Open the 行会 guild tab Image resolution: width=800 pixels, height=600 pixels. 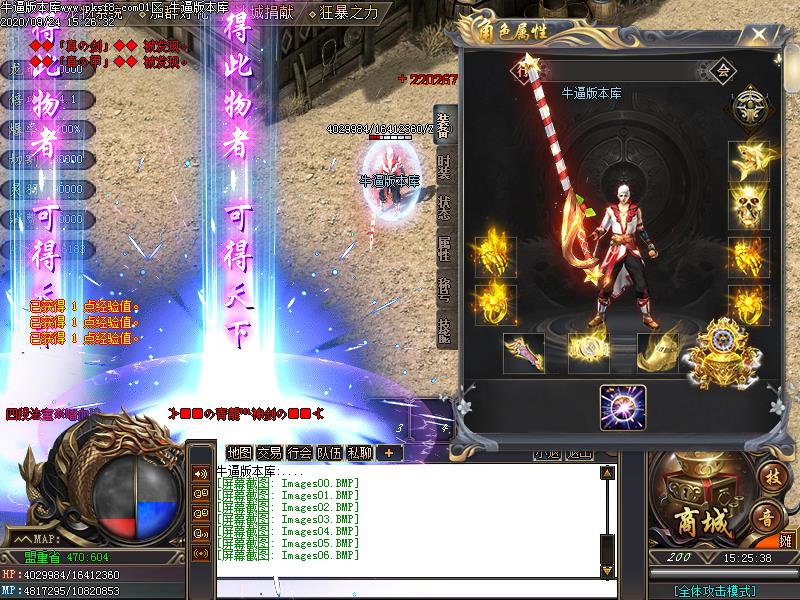coord(300,452)
